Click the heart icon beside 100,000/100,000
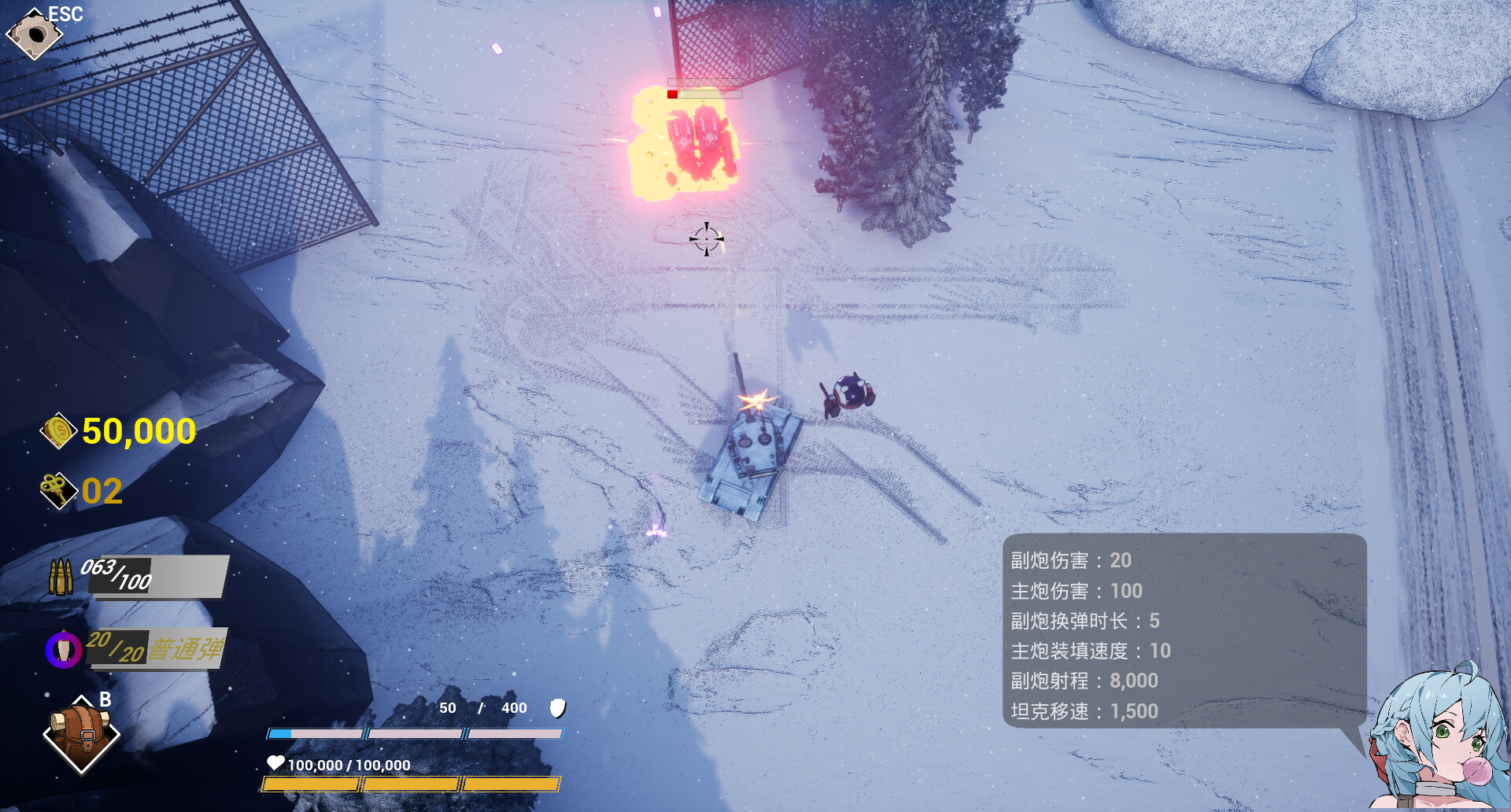1511x812 pixels. tap(275, 763)
